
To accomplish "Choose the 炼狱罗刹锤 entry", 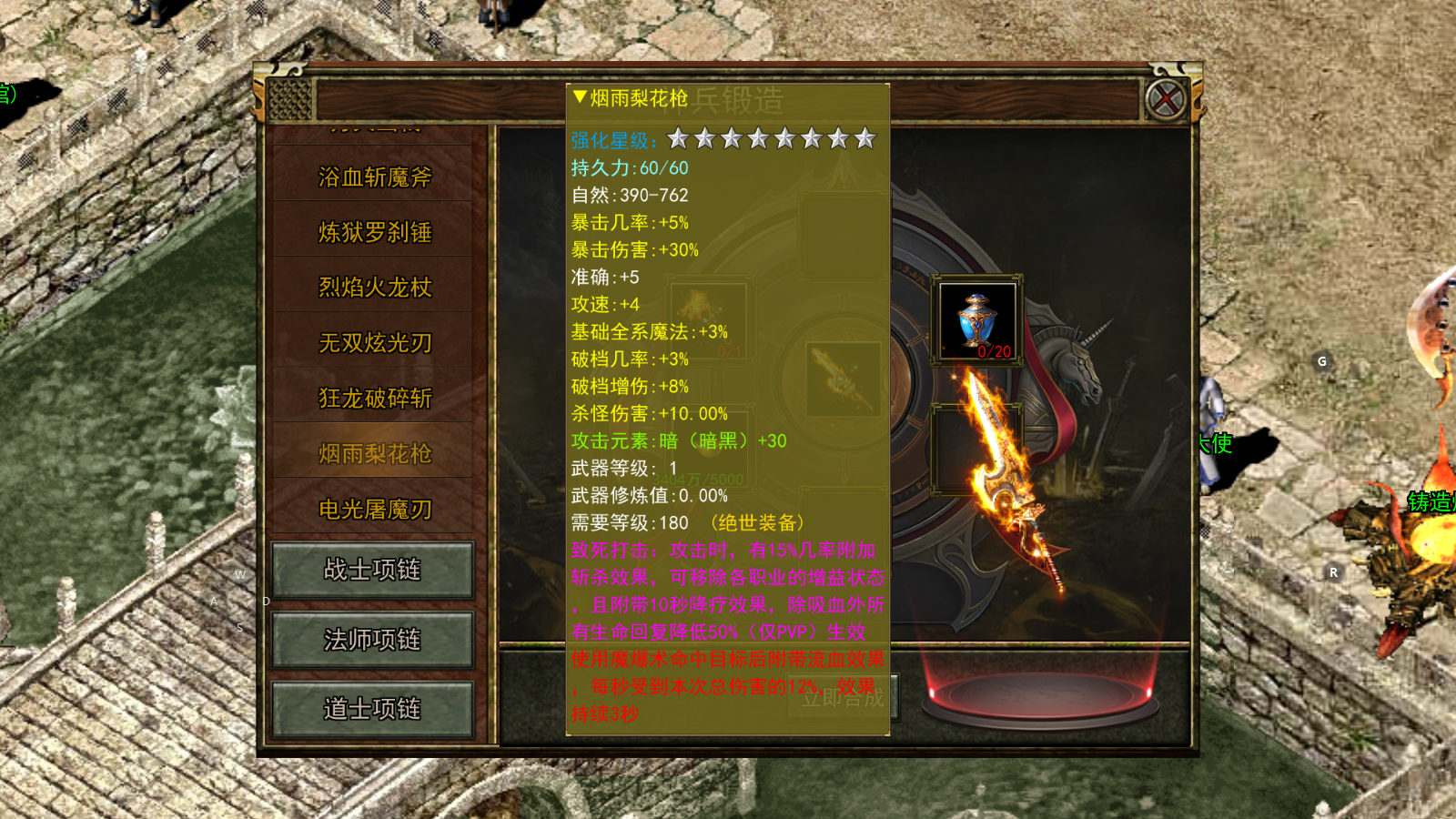I will tap(375, 233).
